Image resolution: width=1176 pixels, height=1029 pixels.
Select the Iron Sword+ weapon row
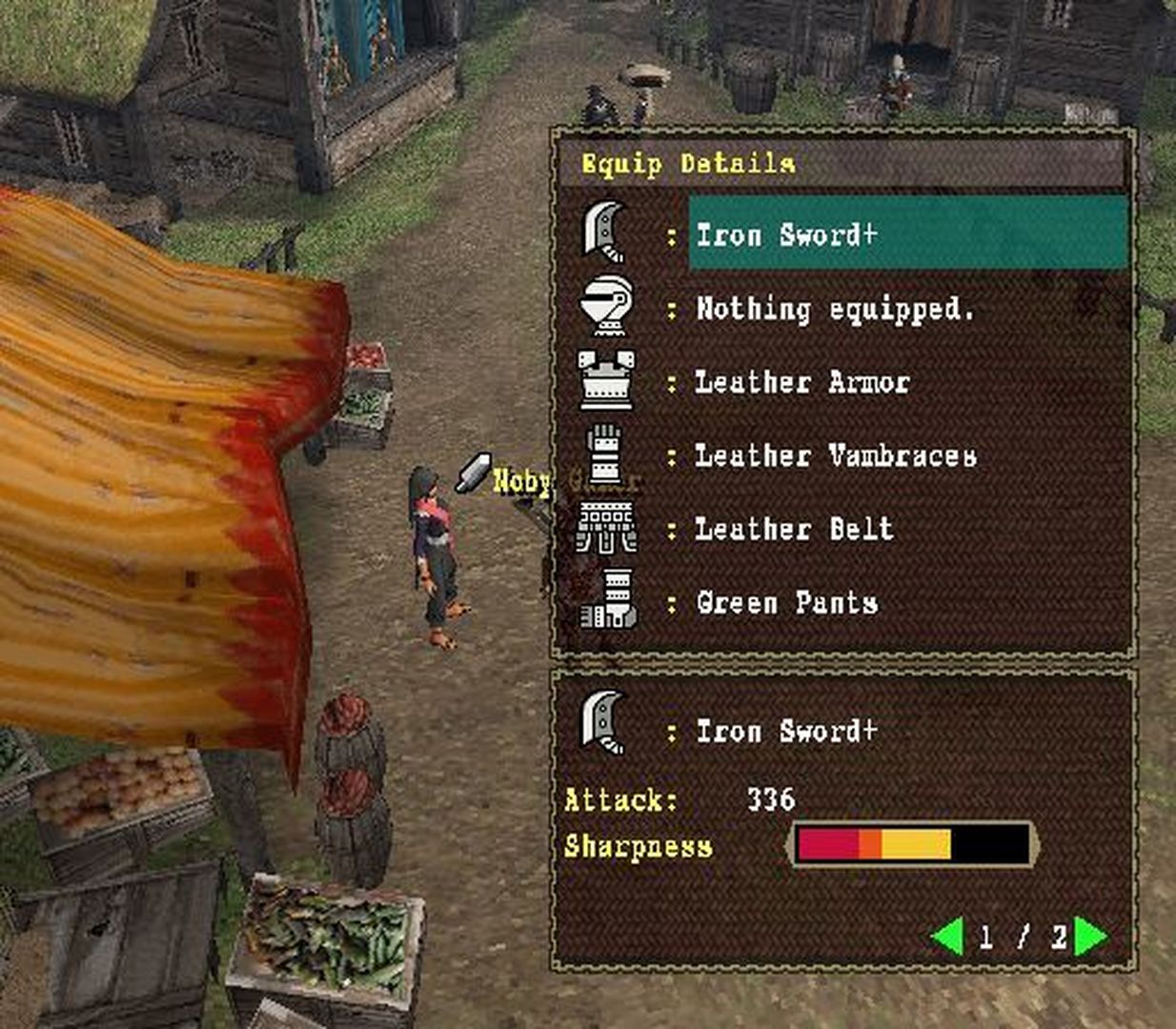pos(907,234)
